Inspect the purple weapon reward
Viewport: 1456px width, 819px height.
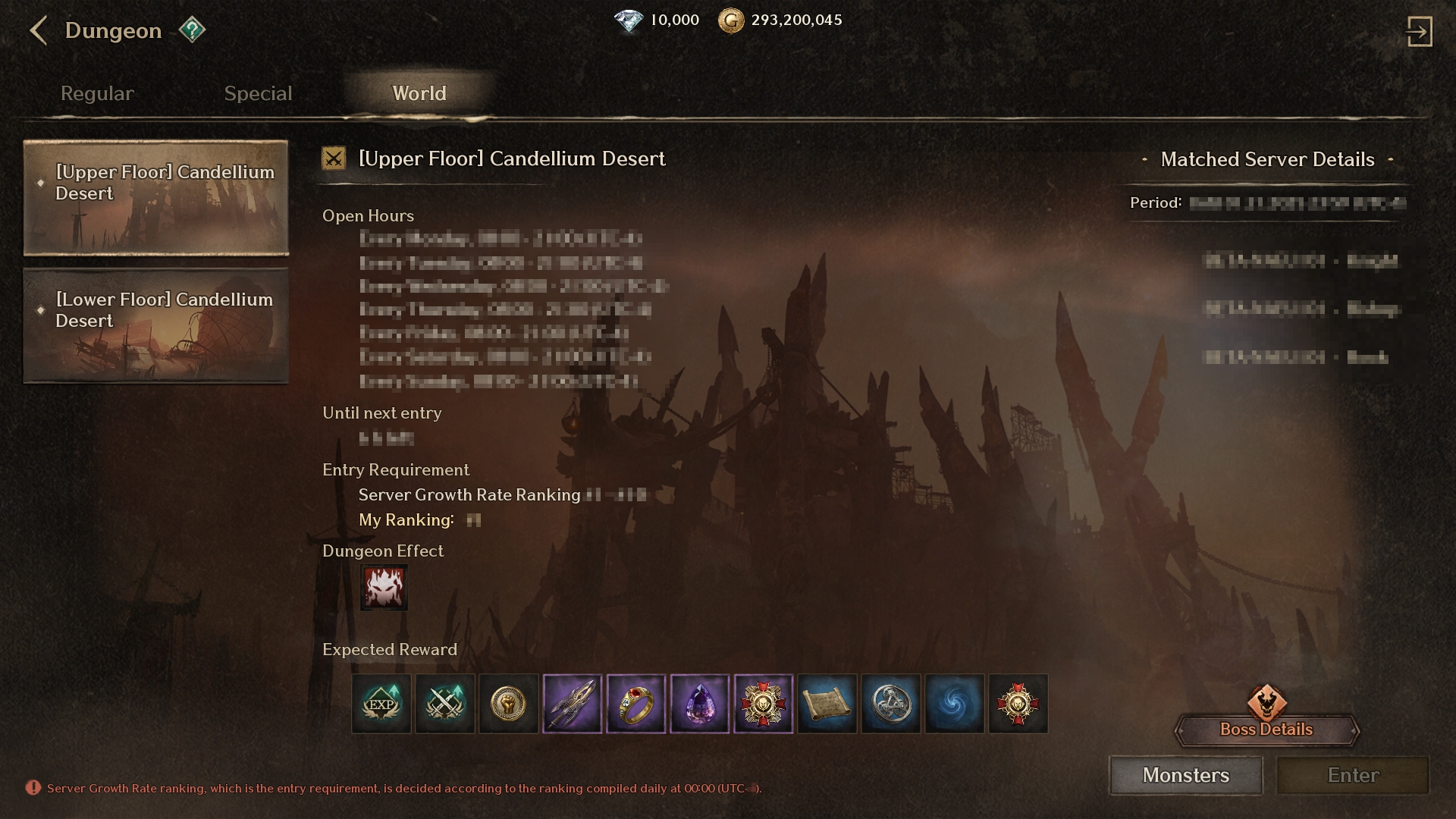coord(573,704)
